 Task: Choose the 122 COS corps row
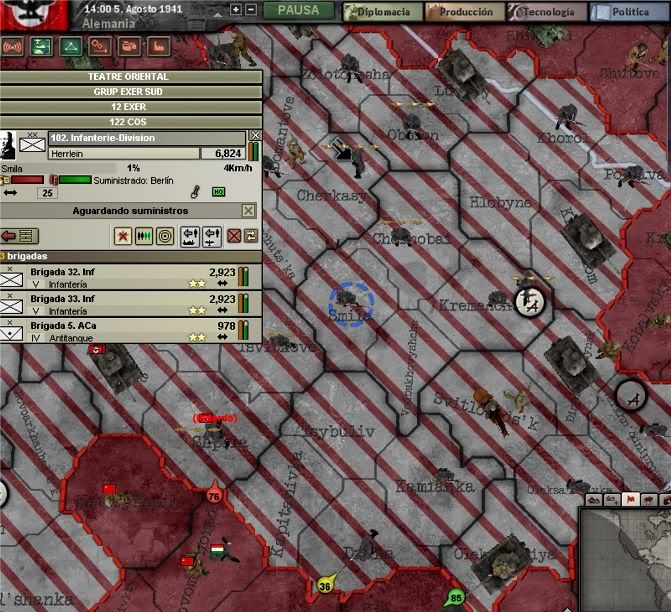(x=131, y=121)
